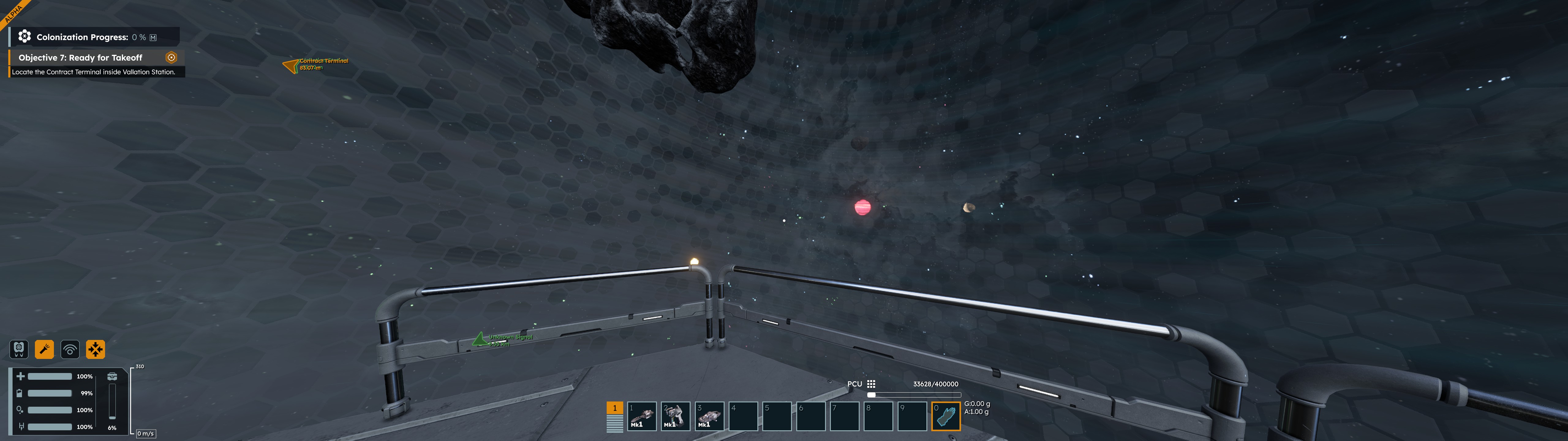This screenshot has width=1568, height=441.
Task: Toggle the inertia dampeners arrows icon
Action: click(x=96, y=349)
